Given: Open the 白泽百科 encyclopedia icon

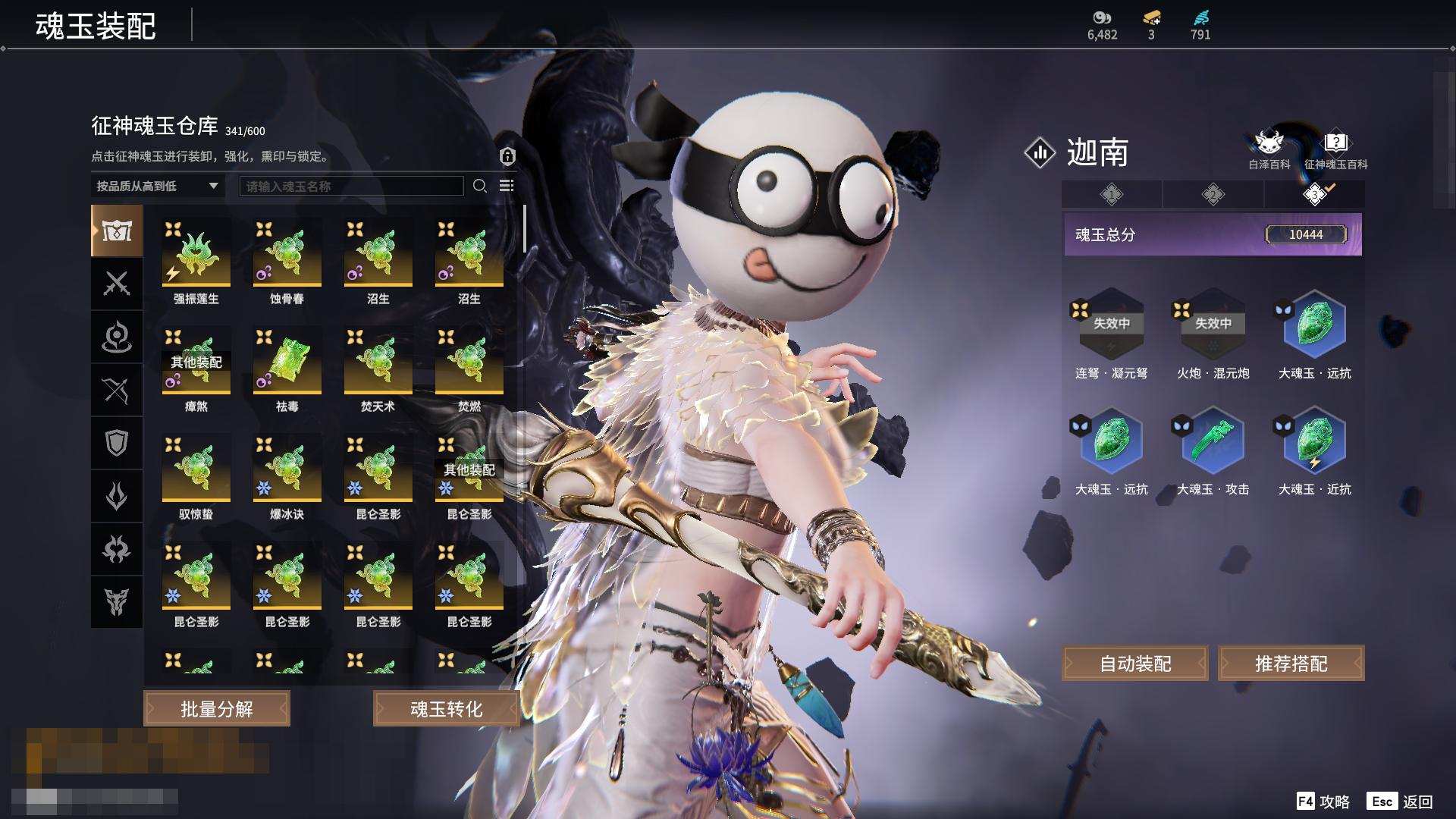Looking at the screenshot, I should (1269, 149).
